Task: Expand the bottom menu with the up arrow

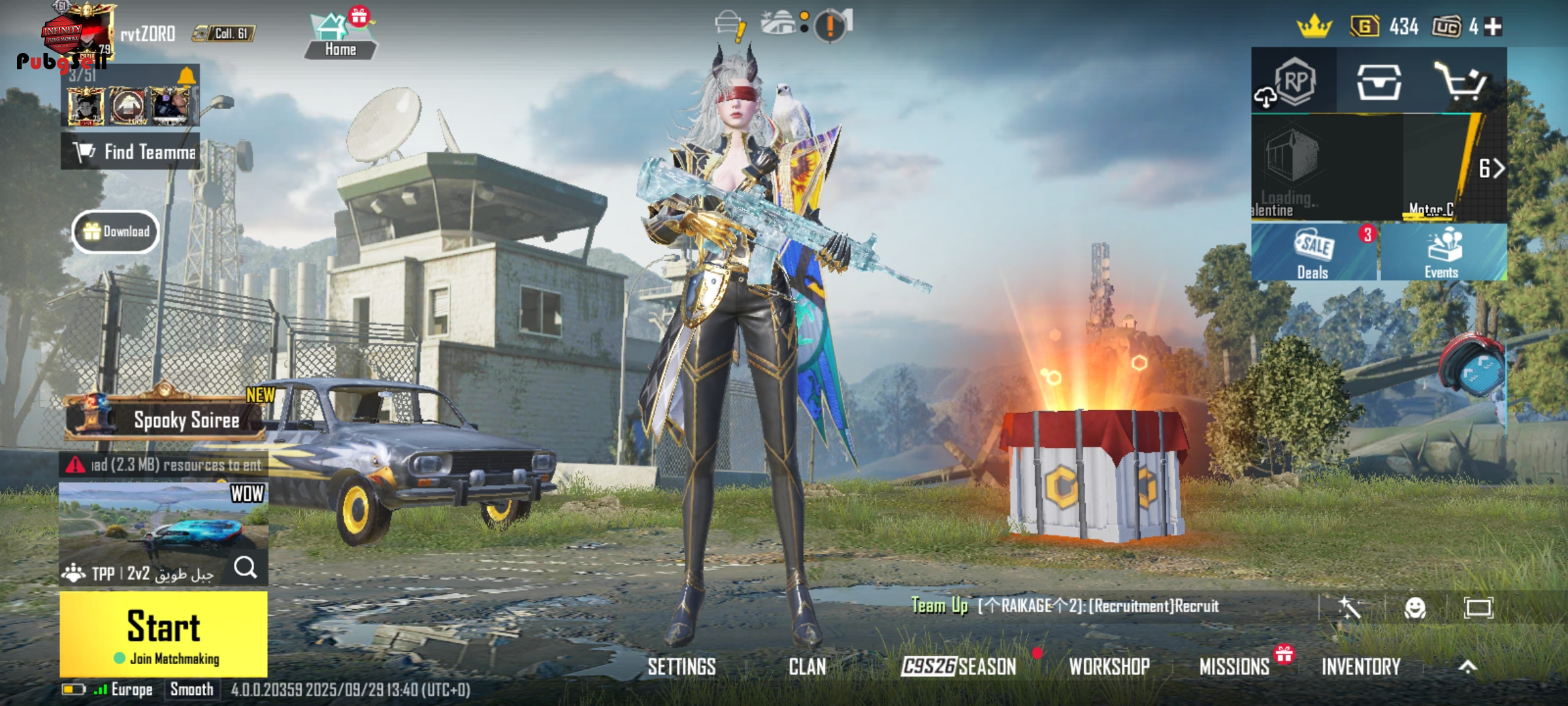Action: (x=1467, y=667)
